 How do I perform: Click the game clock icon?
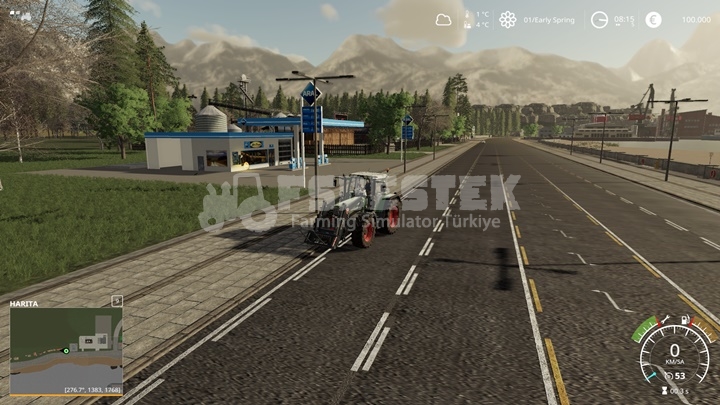coord(599,19)
